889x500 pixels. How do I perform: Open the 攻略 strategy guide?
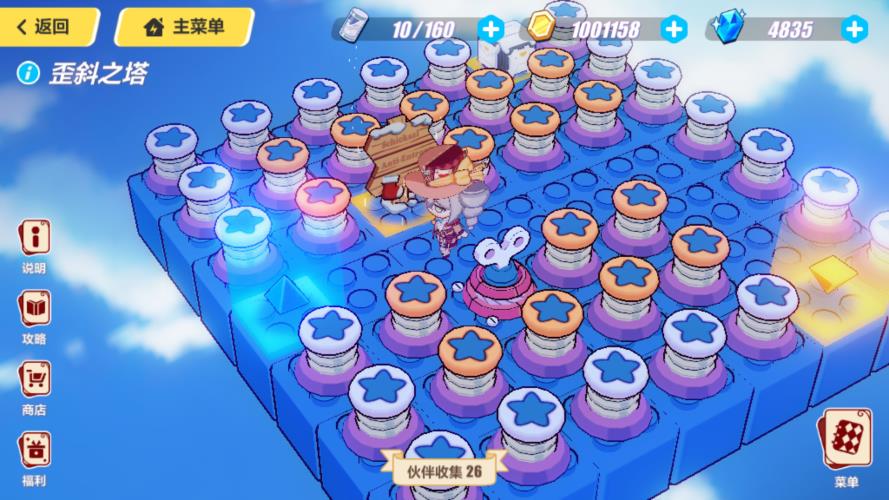(x=34, y=313)
